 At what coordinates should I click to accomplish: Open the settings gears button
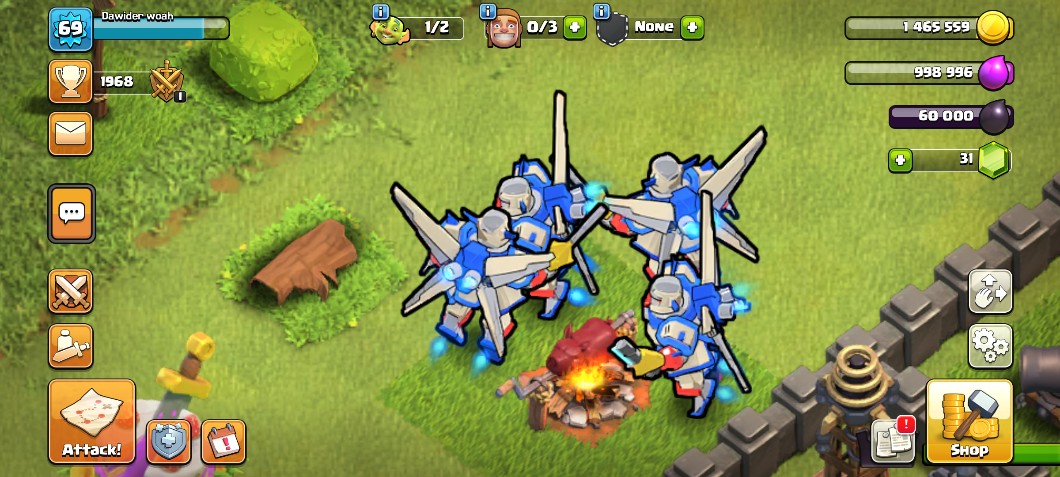pyautogui.click(x=990, y=346)
